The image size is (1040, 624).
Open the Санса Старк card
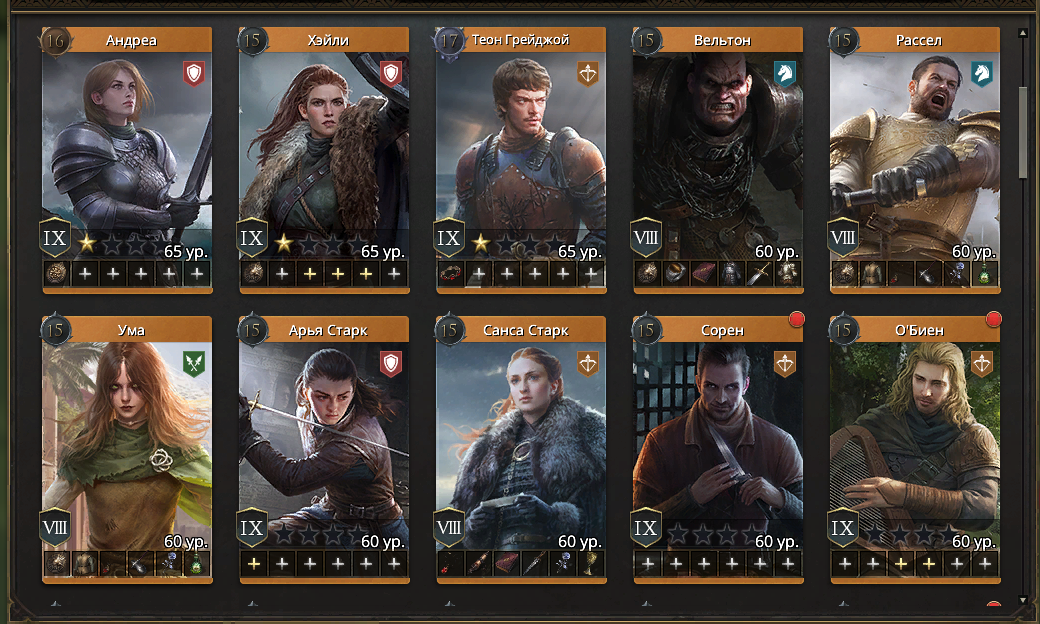[521, 440]
